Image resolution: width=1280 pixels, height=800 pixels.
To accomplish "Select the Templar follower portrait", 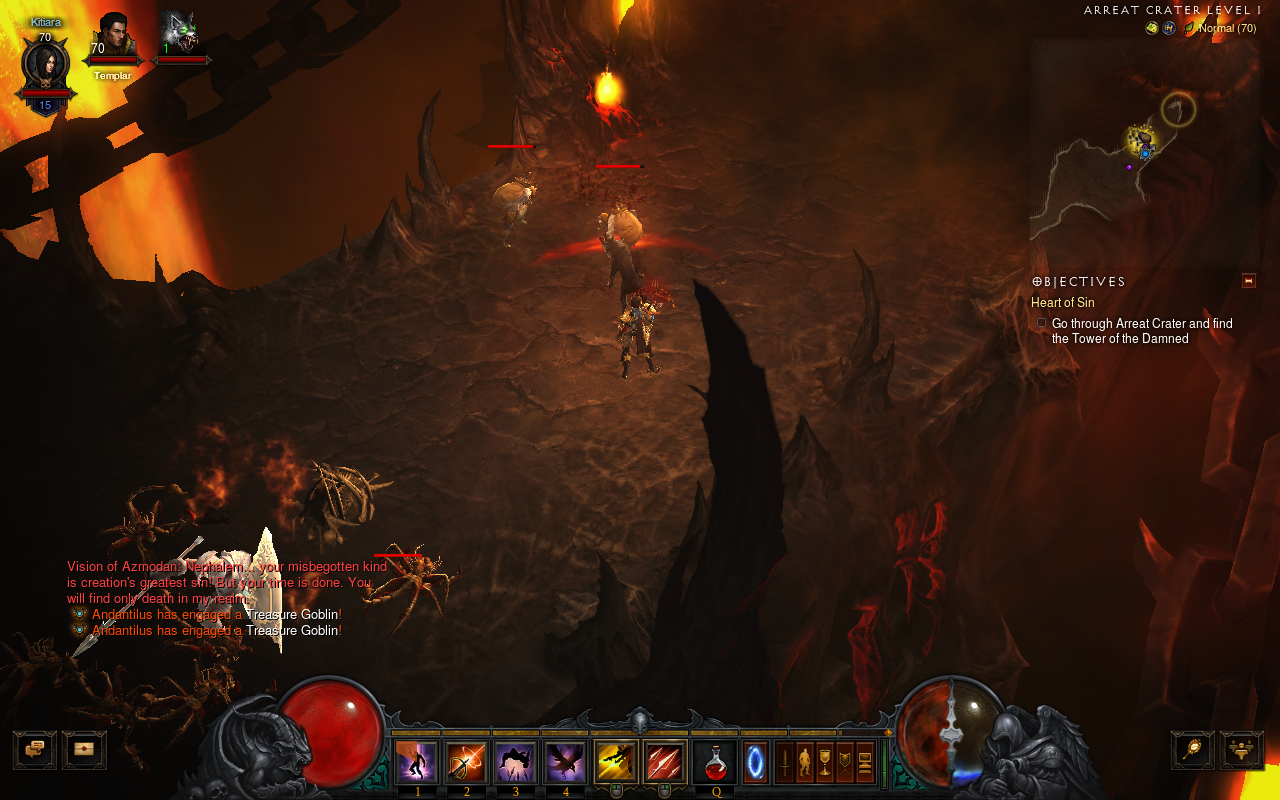I will [x=113, y=38].
